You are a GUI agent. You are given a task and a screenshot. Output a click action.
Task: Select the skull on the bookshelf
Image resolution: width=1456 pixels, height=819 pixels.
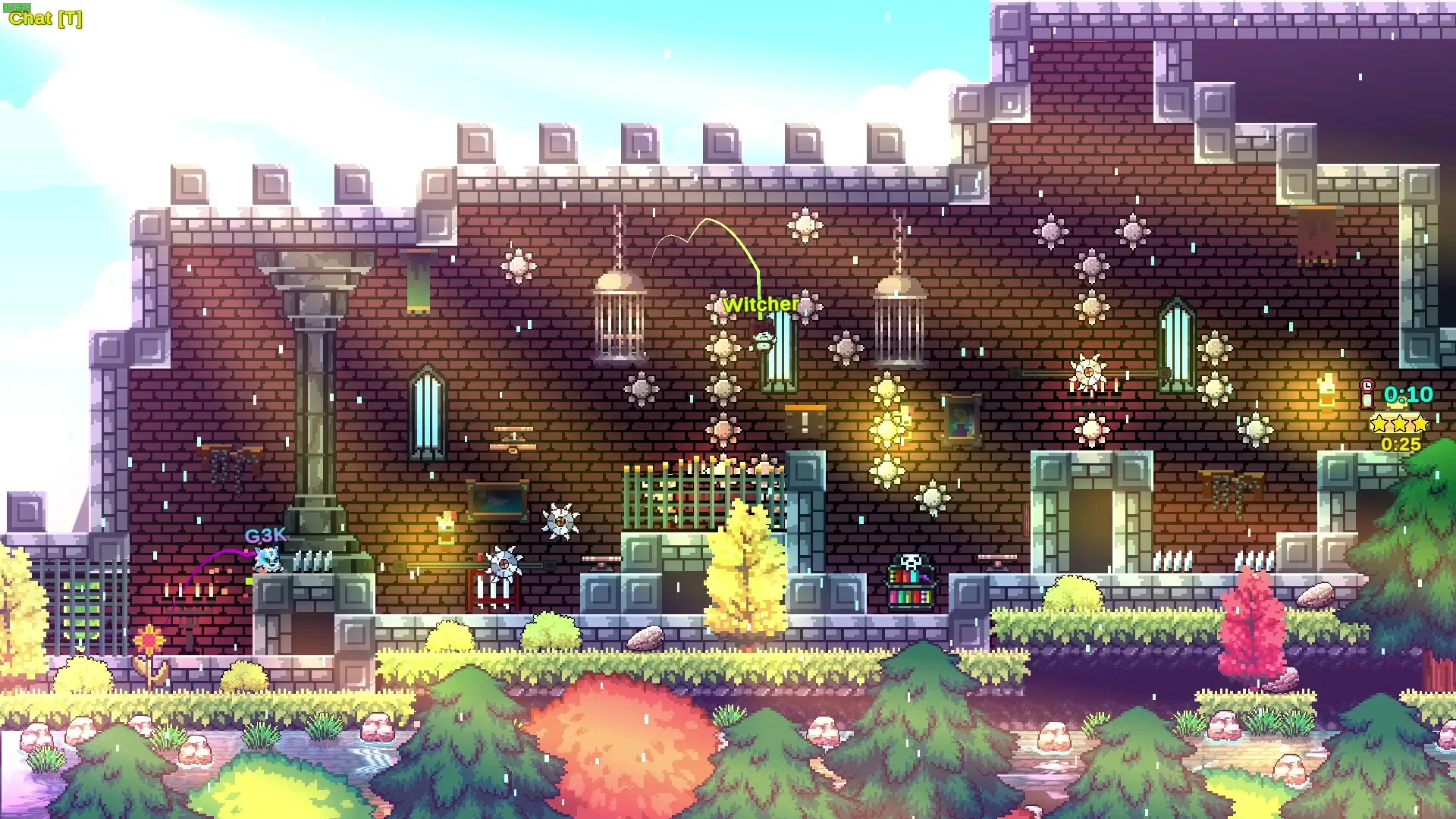coord(910,561)
